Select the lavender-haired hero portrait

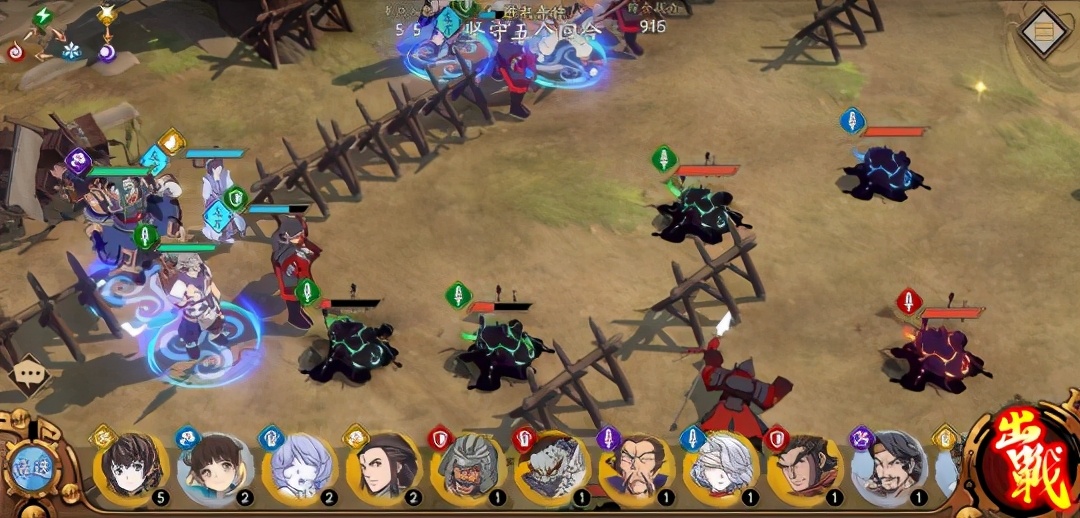pos(299,468)
